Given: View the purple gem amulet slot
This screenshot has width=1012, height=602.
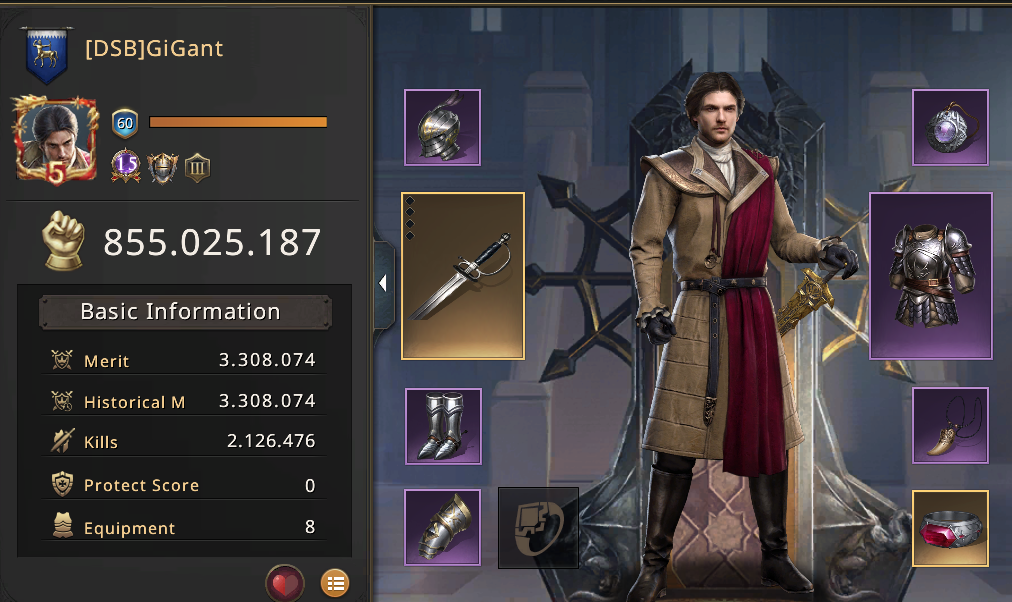Looking at the screenshot, I should tap(950, 127).
